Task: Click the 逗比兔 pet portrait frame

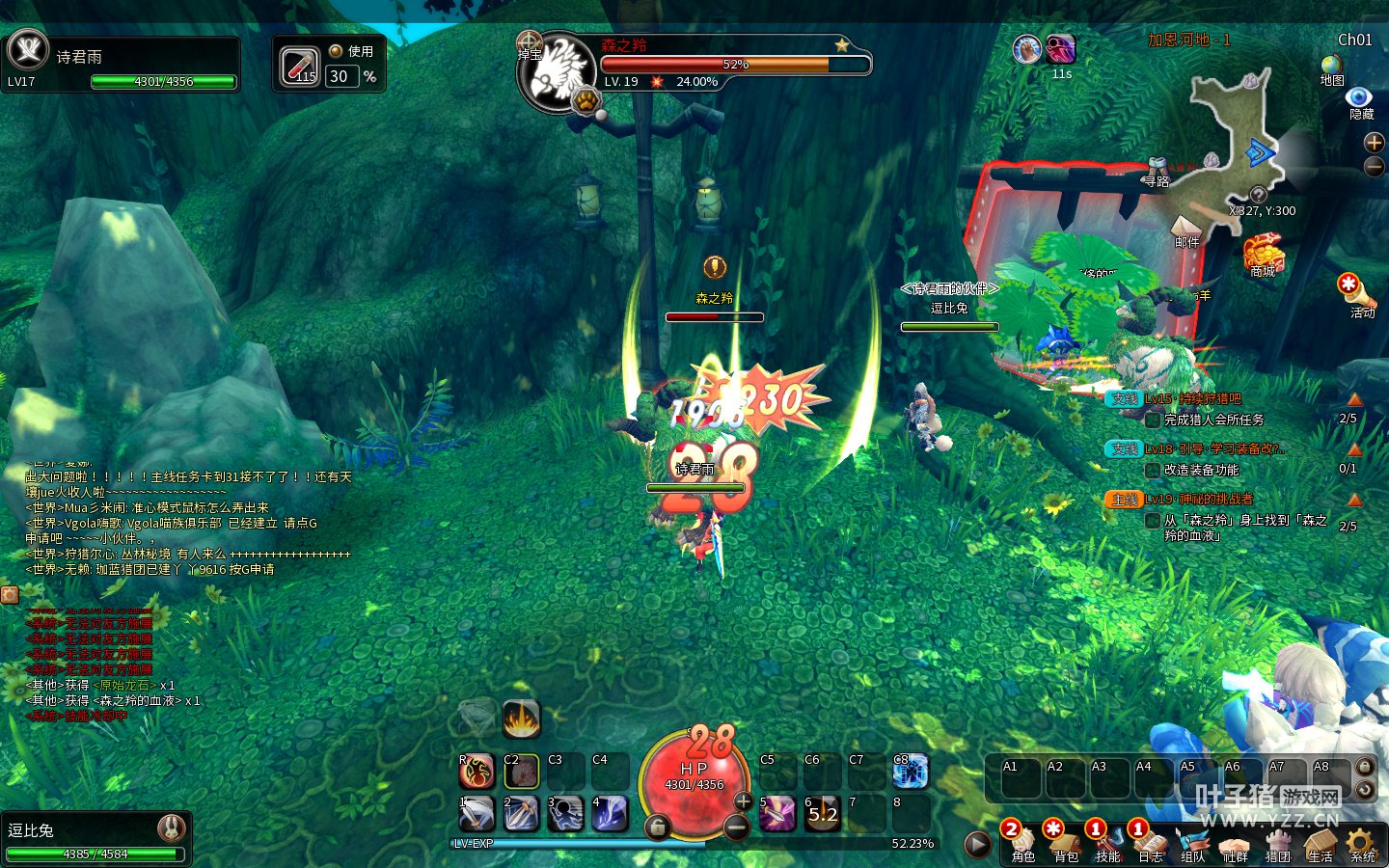Action: (171, 828)
